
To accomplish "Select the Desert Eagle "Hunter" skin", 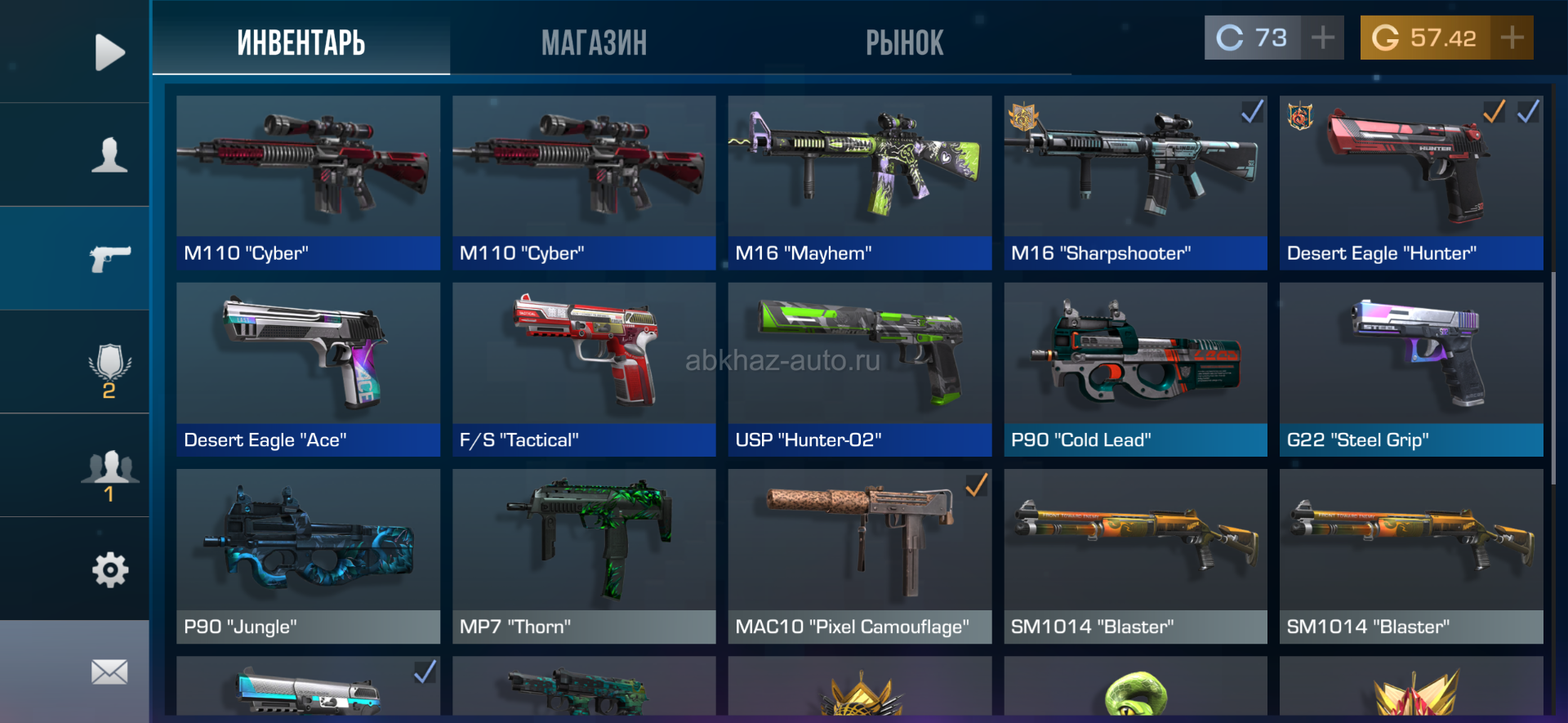I will coord(1410,181).
